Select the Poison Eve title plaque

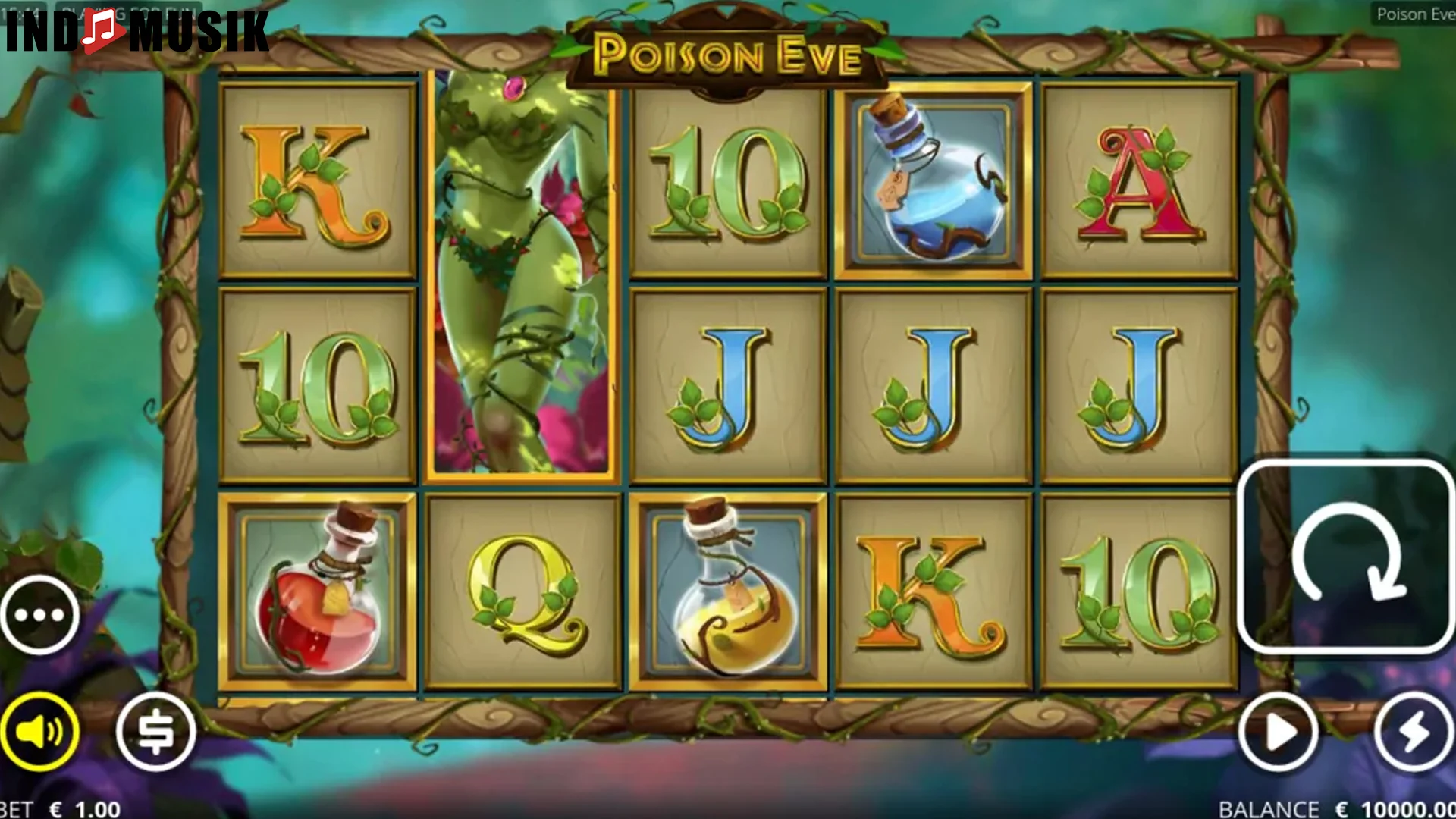[x=730, y=52]
